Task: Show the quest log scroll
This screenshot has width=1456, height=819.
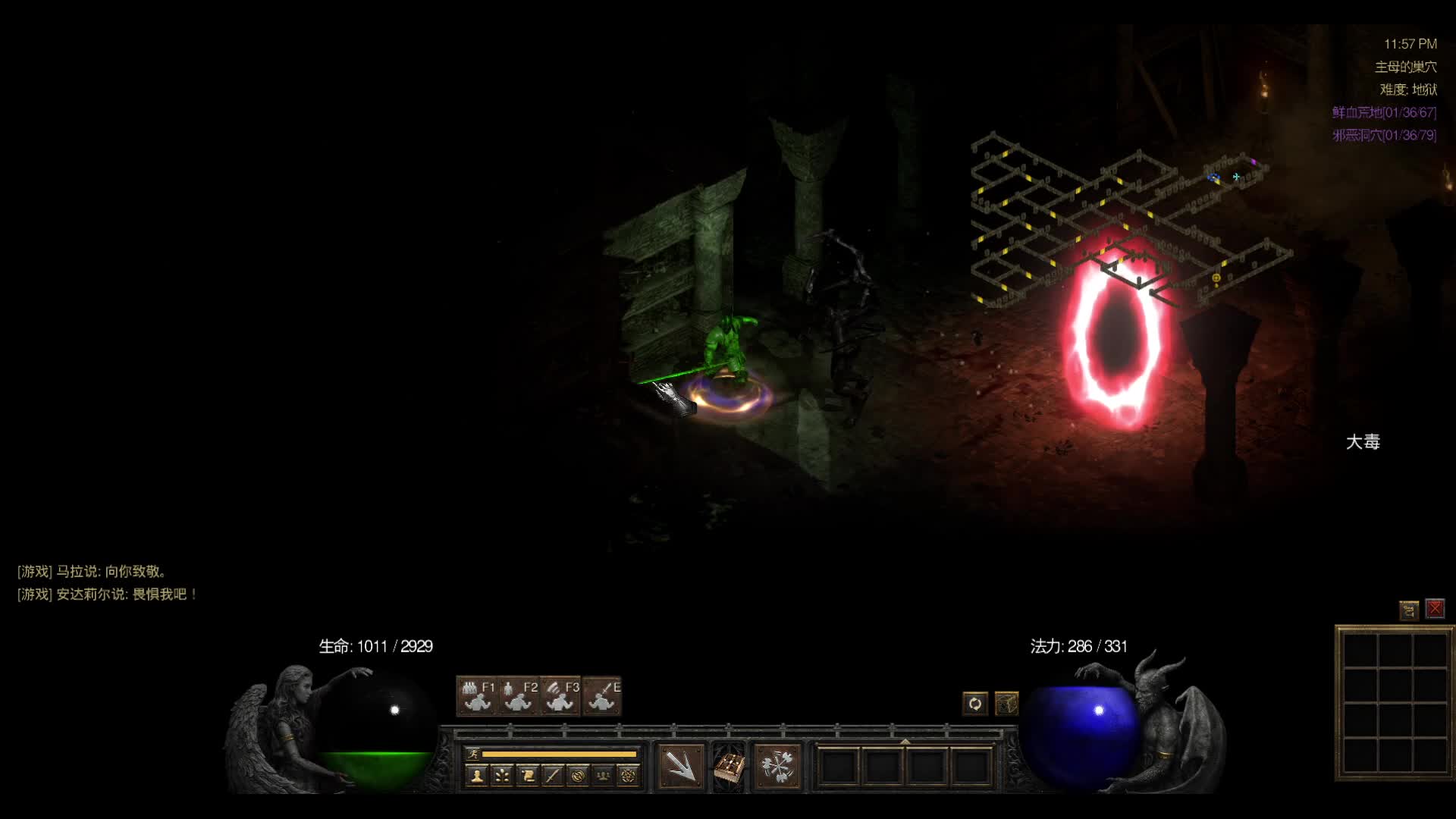Action: click(x=528, y=775)
